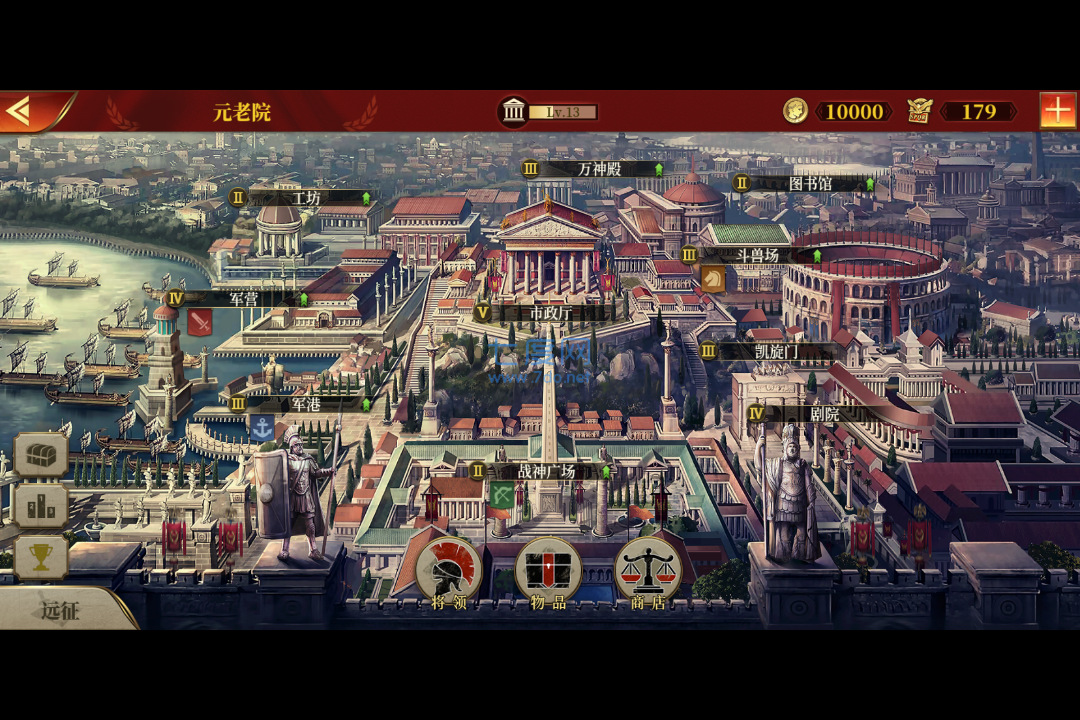This screenshot has height=720, width=1080.
Task: Add more currency with plus button
Action: click(x=1057, y=110)
